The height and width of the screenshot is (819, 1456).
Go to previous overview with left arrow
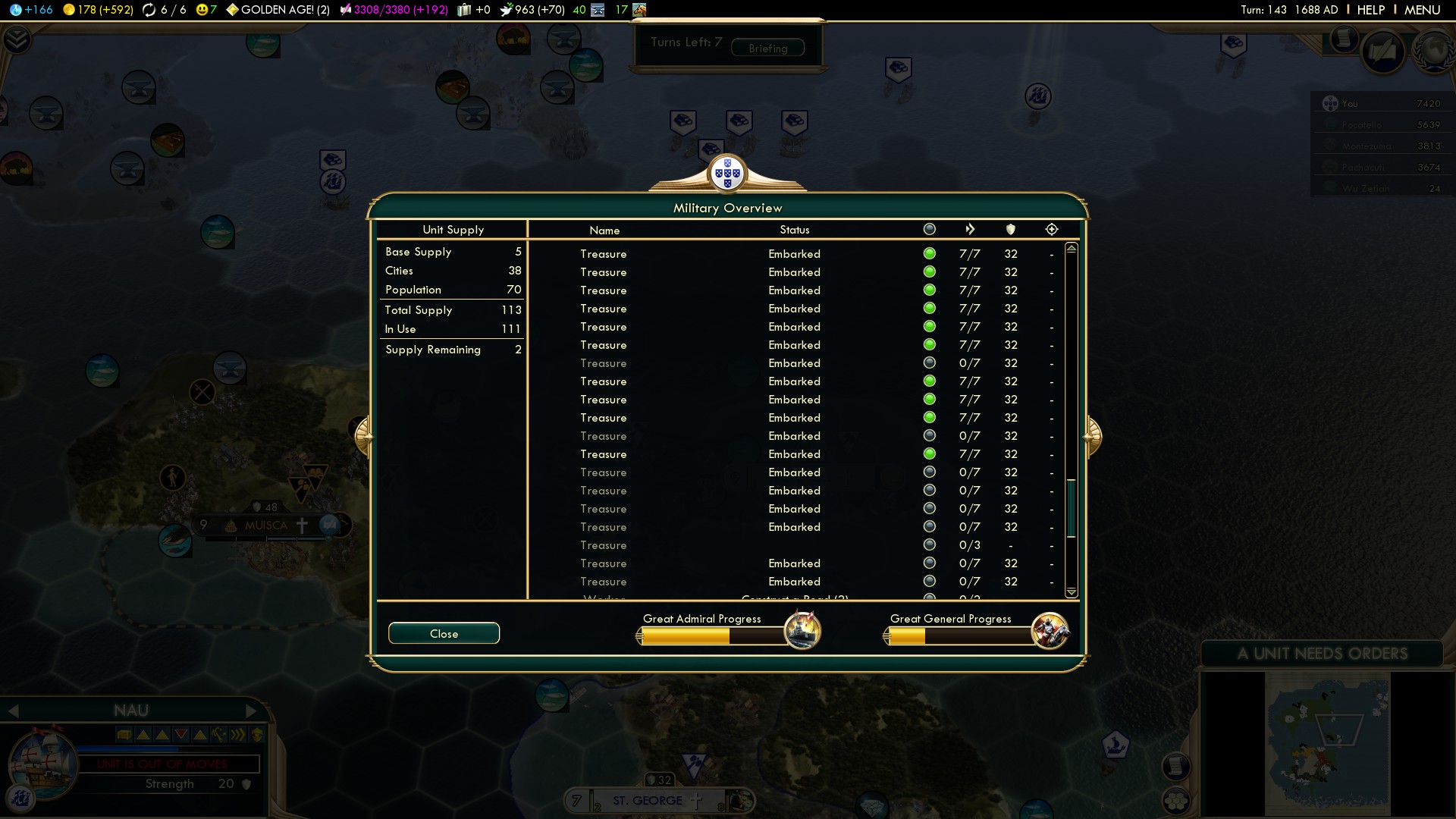pyautogui.click(x=363, y=435)
